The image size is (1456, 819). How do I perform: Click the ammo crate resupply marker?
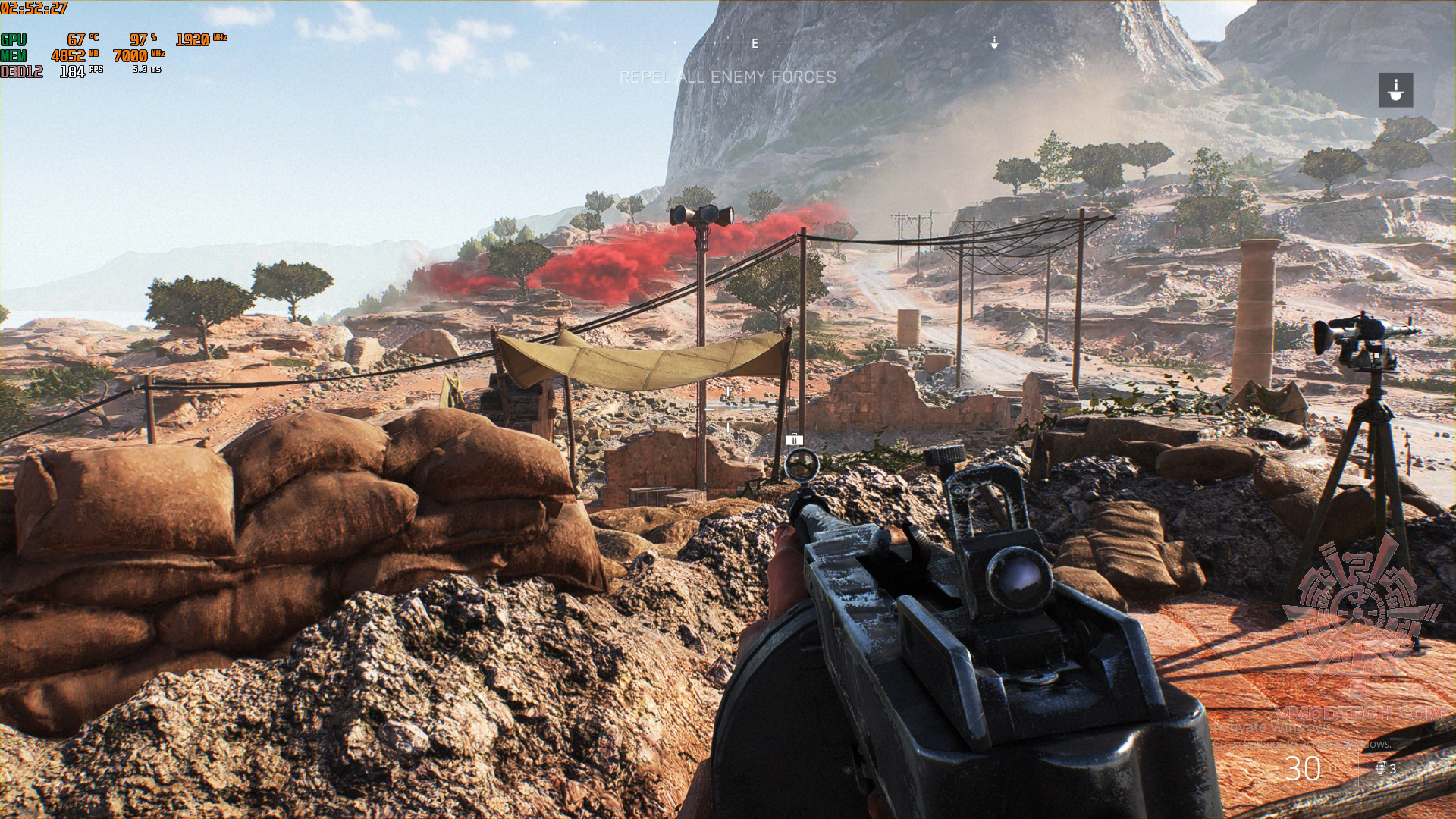point(794,439)
